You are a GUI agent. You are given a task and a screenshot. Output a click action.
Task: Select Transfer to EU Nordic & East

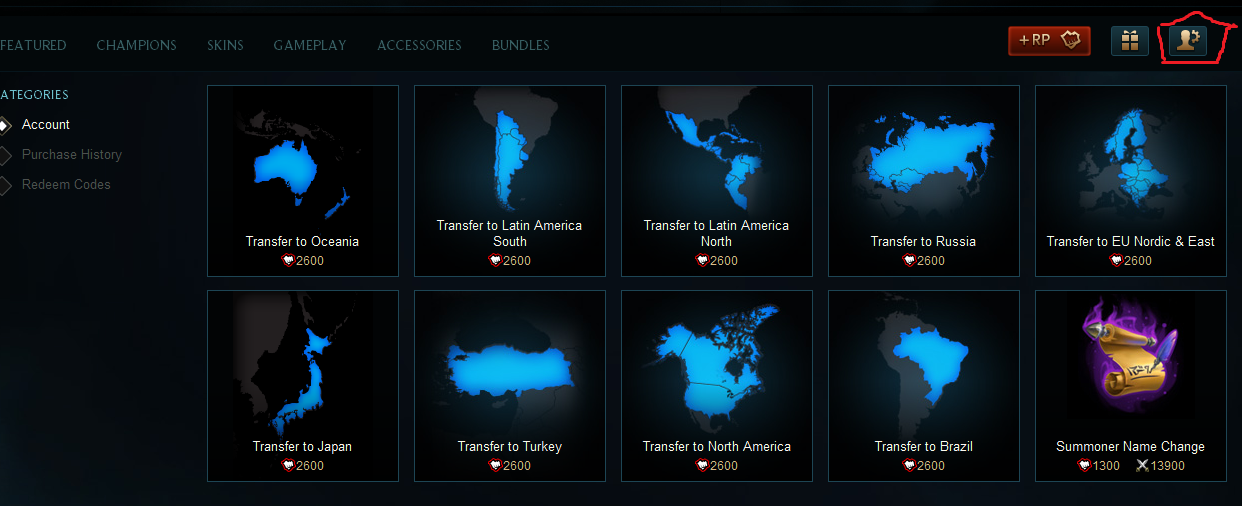(1130, 180)
